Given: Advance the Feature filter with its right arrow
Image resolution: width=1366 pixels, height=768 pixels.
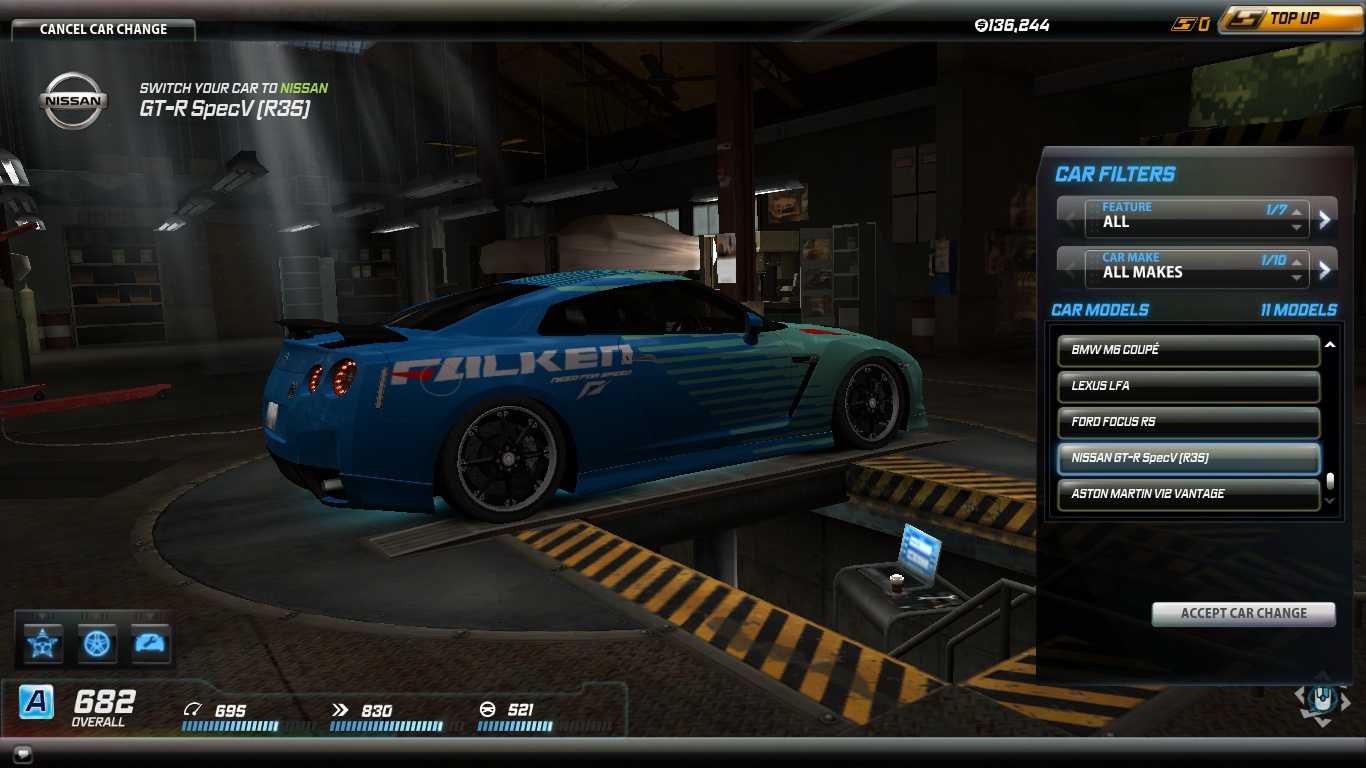Looking at the screenshot, I should [1325, 219].
